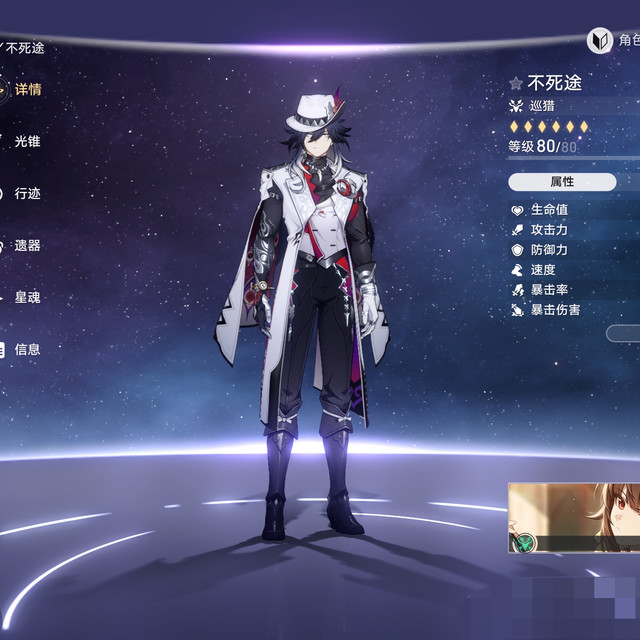Click the 属性 attributes button

click(562, 182)
